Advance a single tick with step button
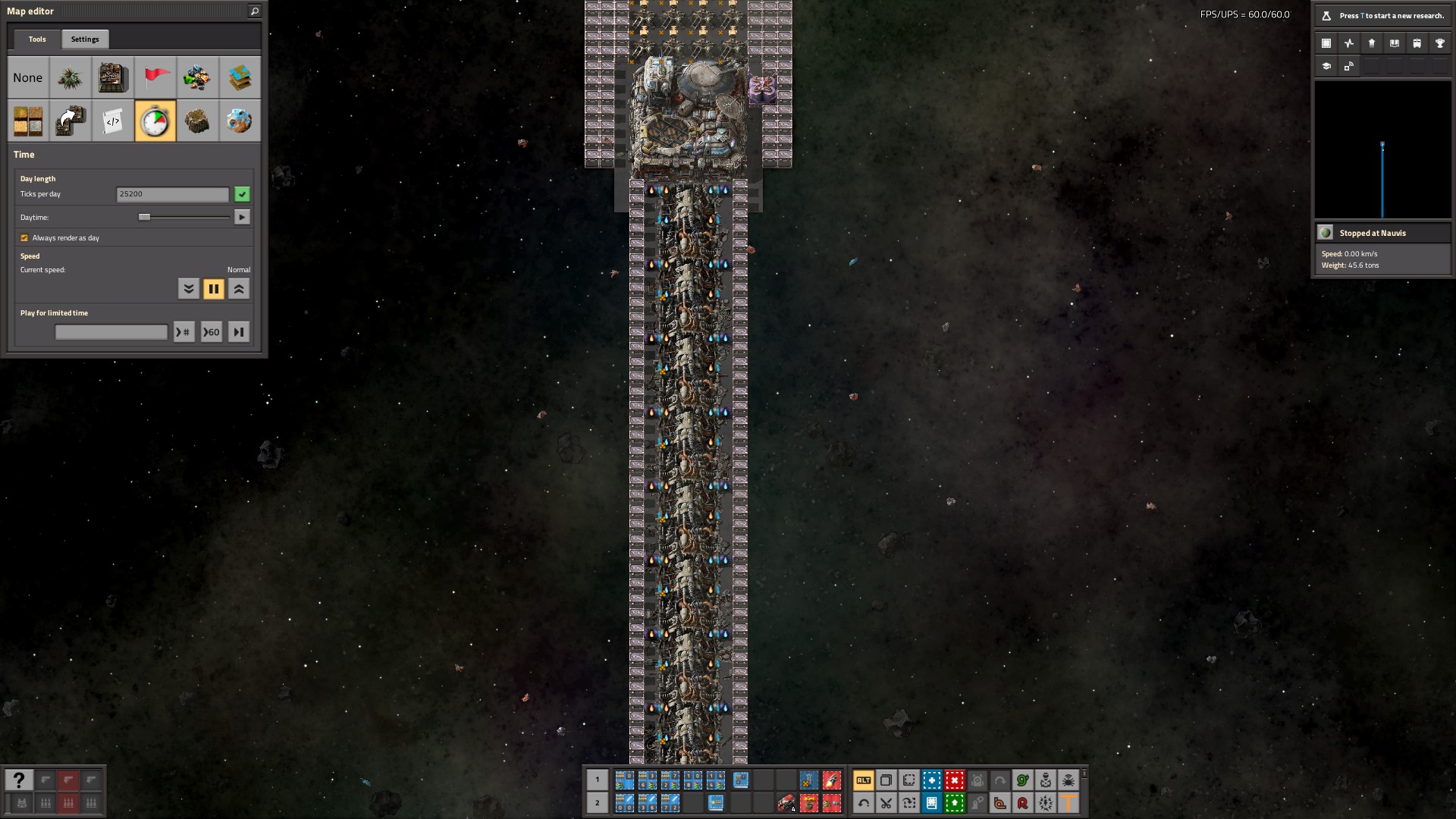The image size is (1456, 819). pyautogui.click(x=239, y=332)
